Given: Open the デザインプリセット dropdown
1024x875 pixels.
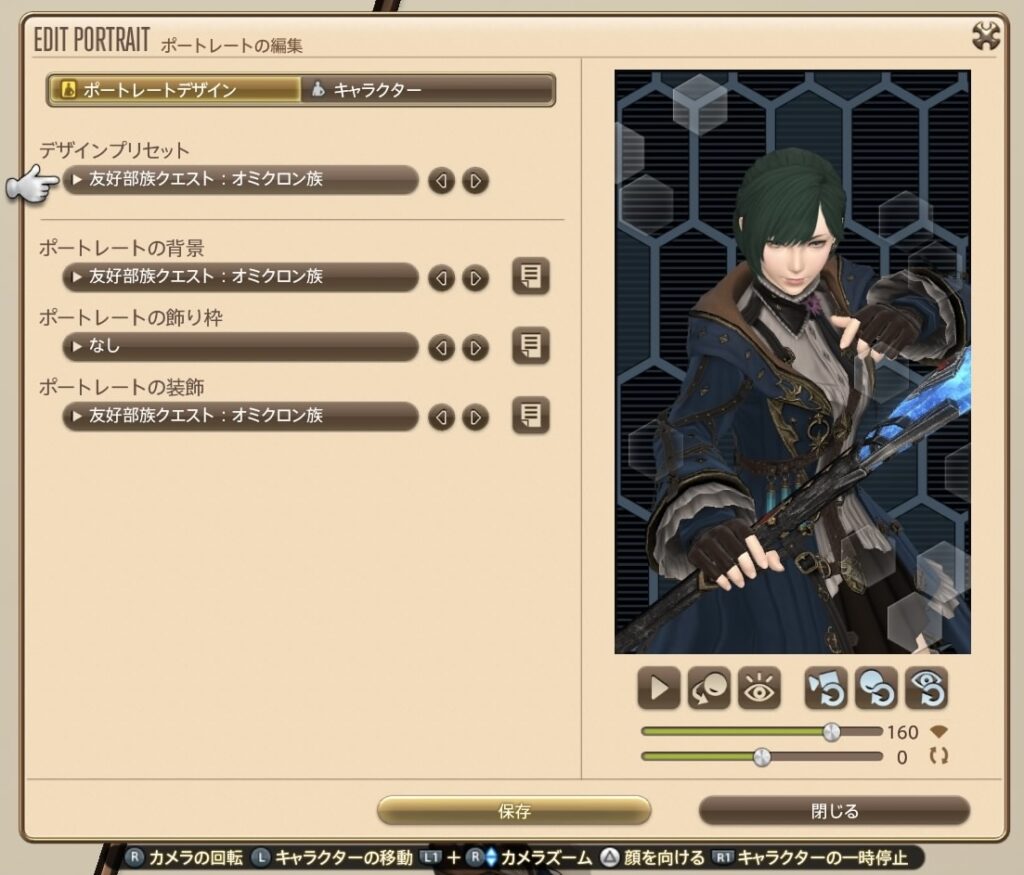Looking at the screenshot, I should pyautogui.click(x=240, y=180).
